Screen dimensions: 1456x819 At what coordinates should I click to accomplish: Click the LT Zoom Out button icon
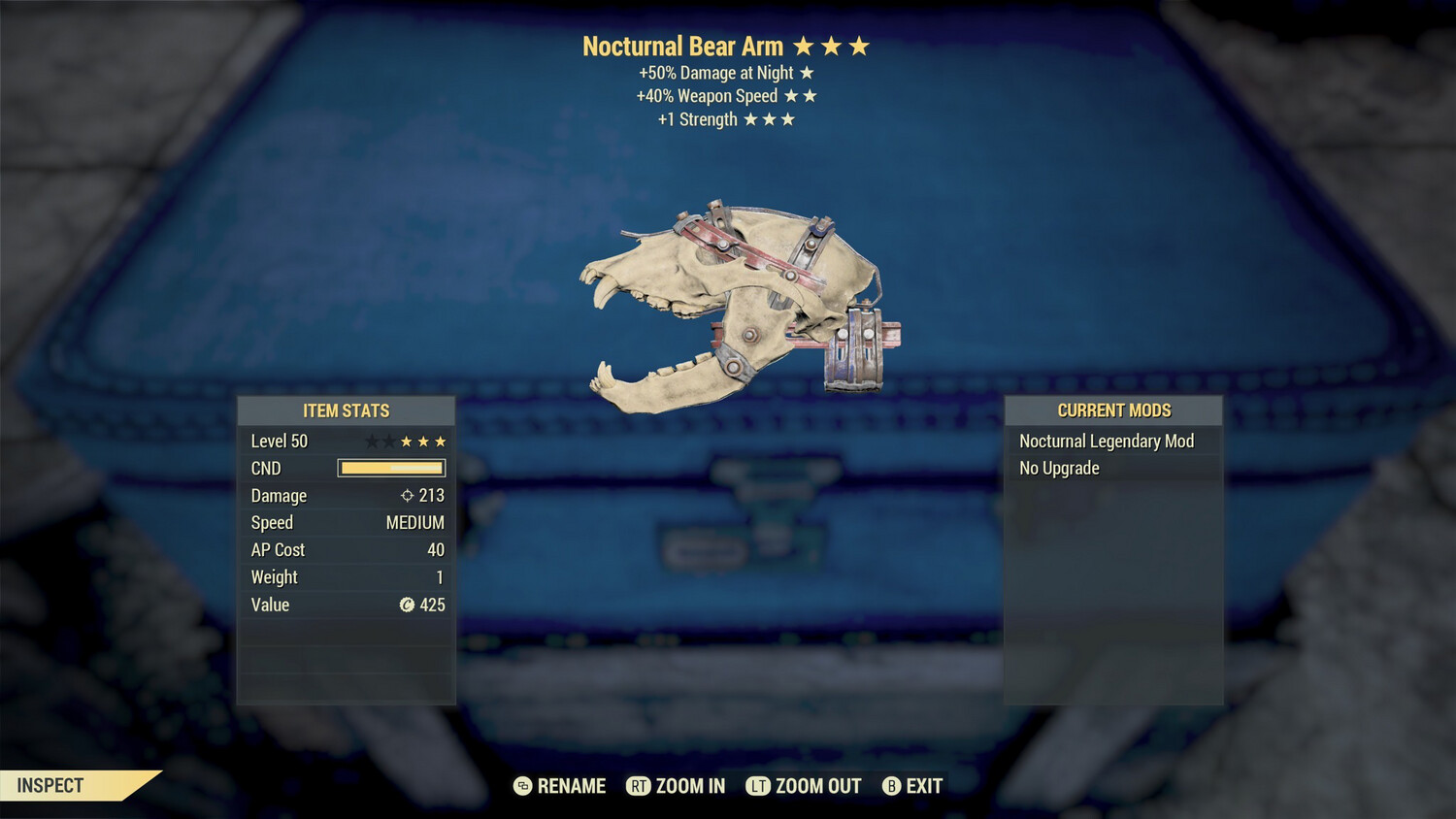(x=758, y=786)
